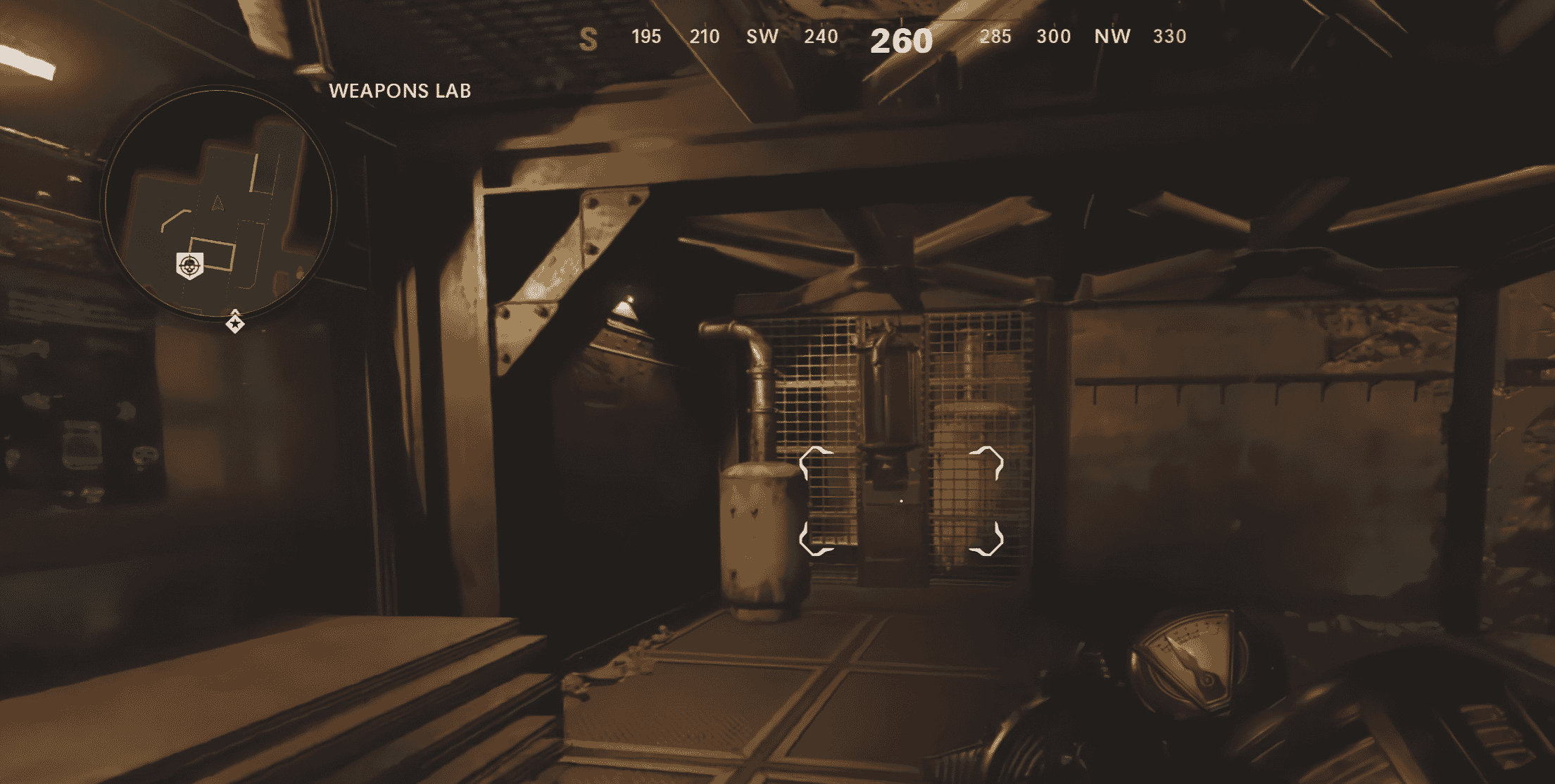Click the SW label on the compass bar
Screen dimensions: 1555x784
(762, 37)
